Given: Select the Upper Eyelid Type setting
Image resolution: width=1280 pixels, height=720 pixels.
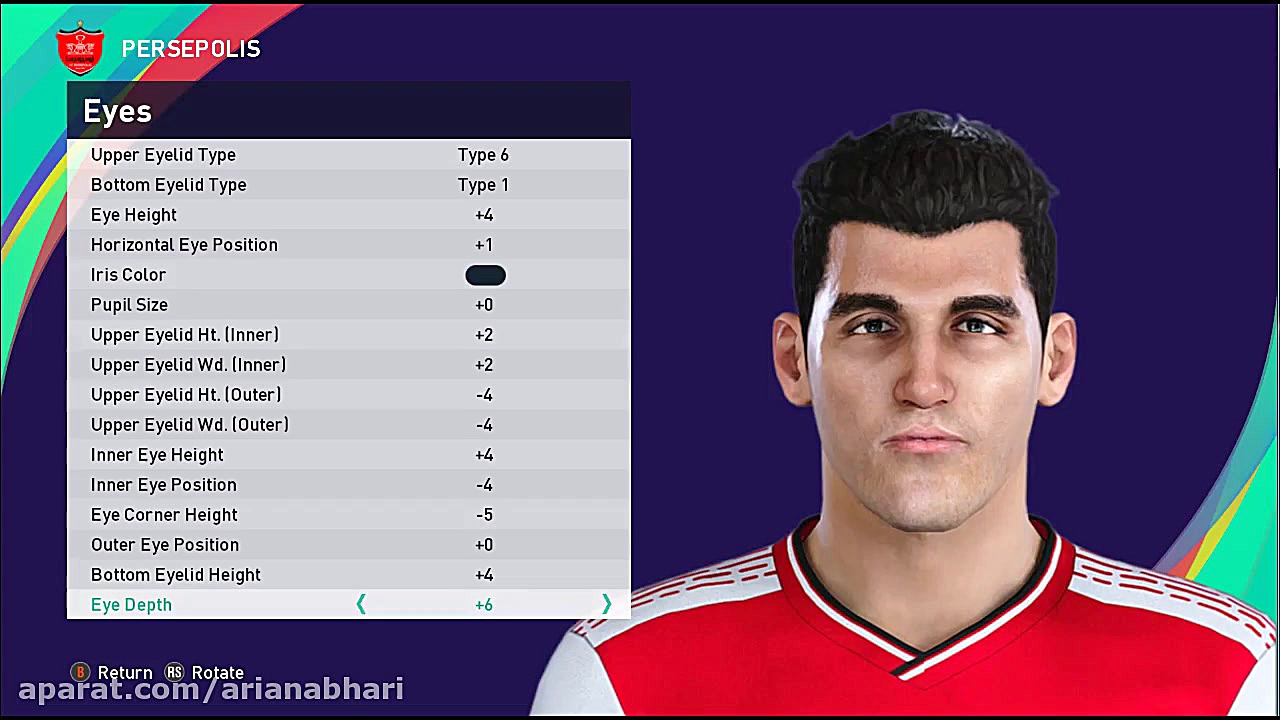Looking at the screenshot, I should pos(300,155).
